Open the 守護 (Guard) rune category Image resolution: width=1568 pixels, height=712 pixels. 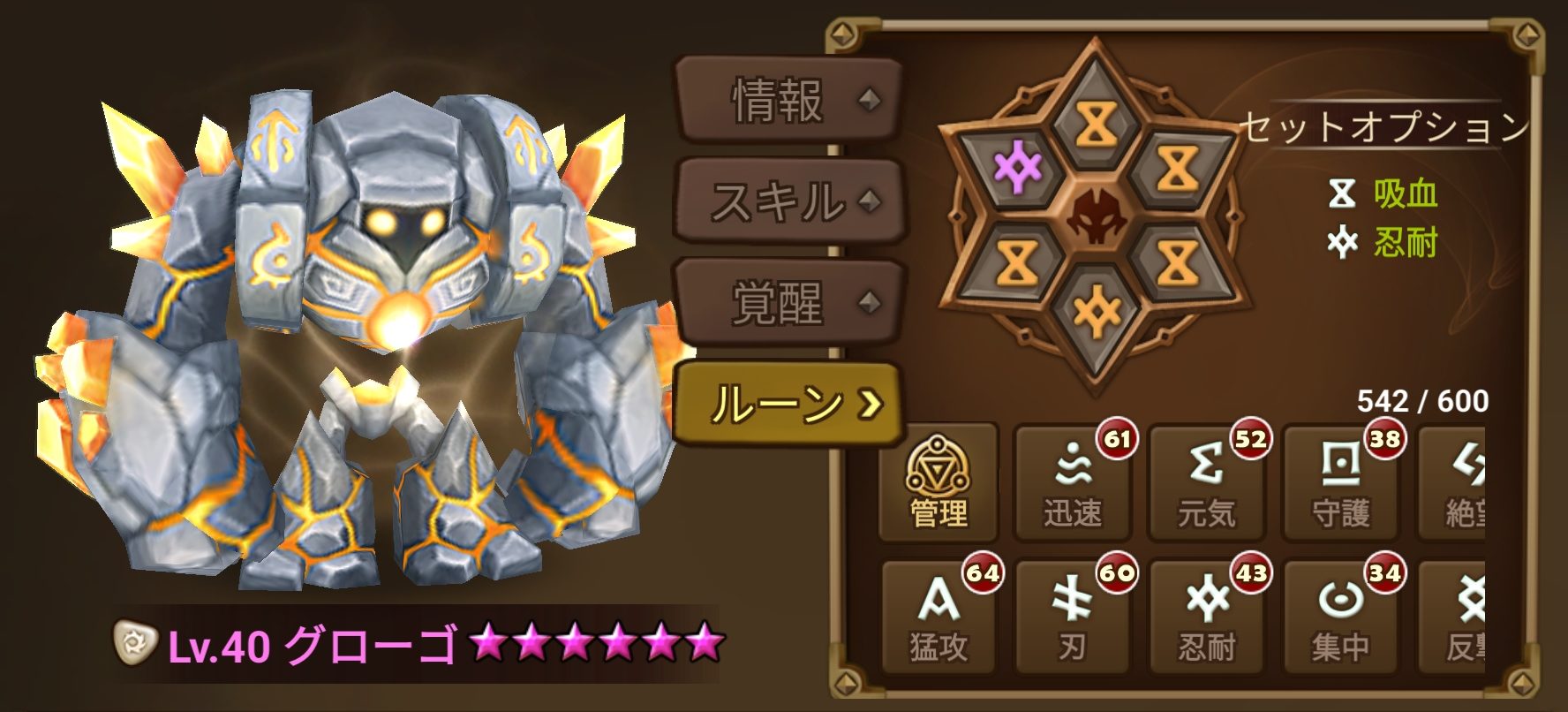1342,481
